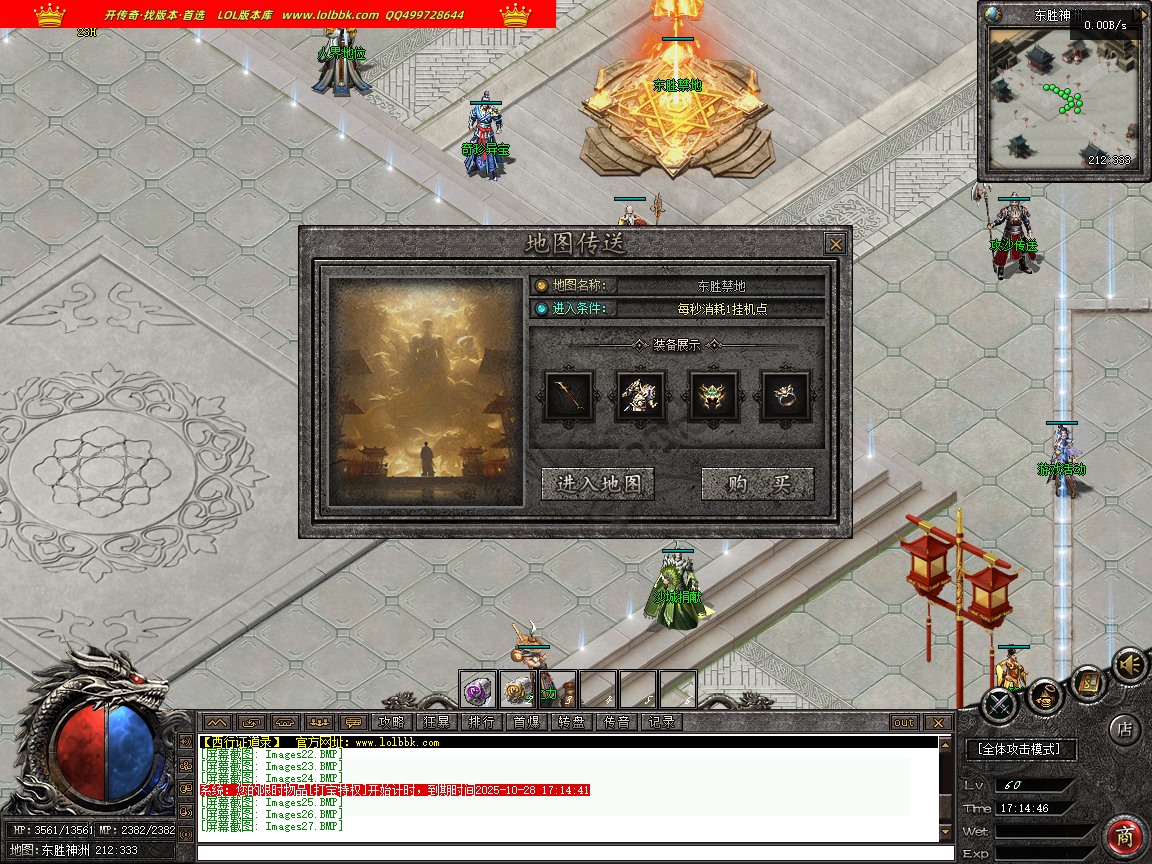Viewport: 1152px width, 864px height.
Task: Open the minimap
Action: pyautogui.click(x=1061, y=98)
